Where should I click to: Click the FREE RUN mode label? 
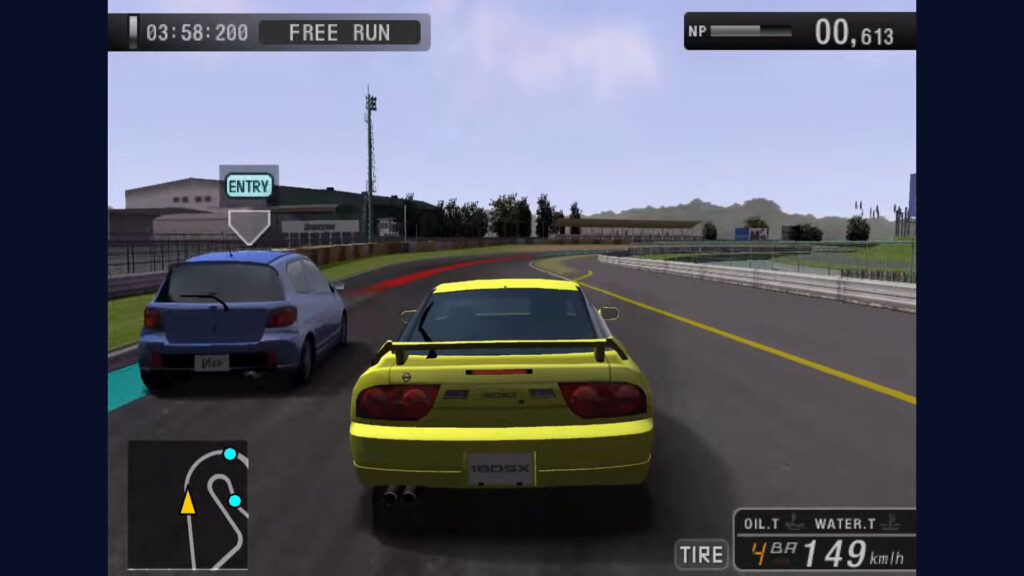(339, 32)
